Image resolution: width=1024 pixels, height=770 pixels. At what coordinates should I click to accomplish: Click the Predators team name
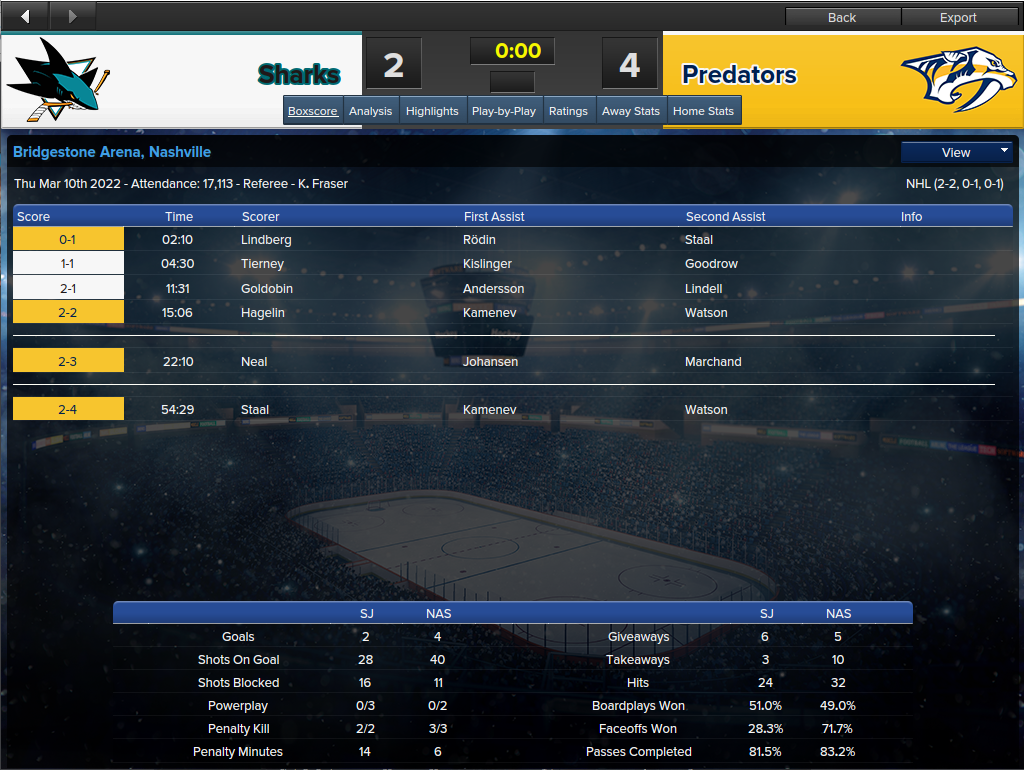(739, 75)
